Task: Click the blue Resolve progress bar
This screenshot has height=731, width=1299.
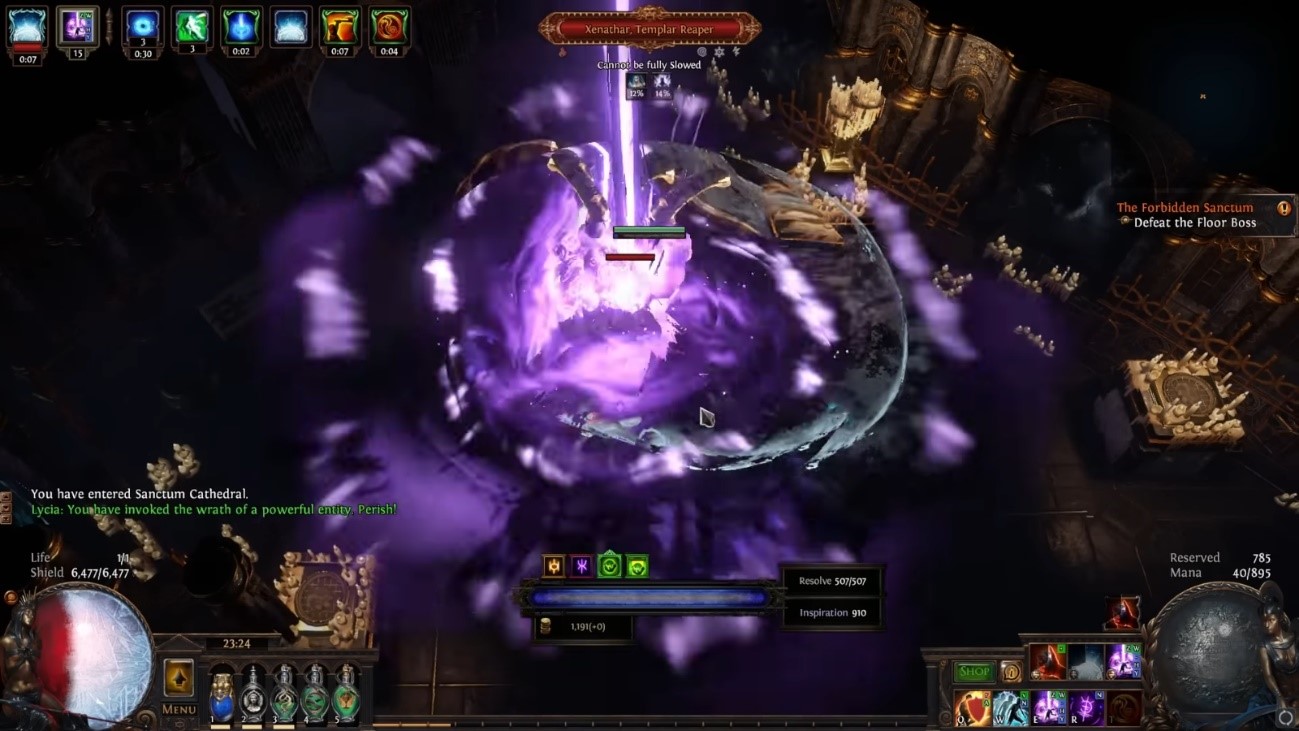Action: (650, 595)
